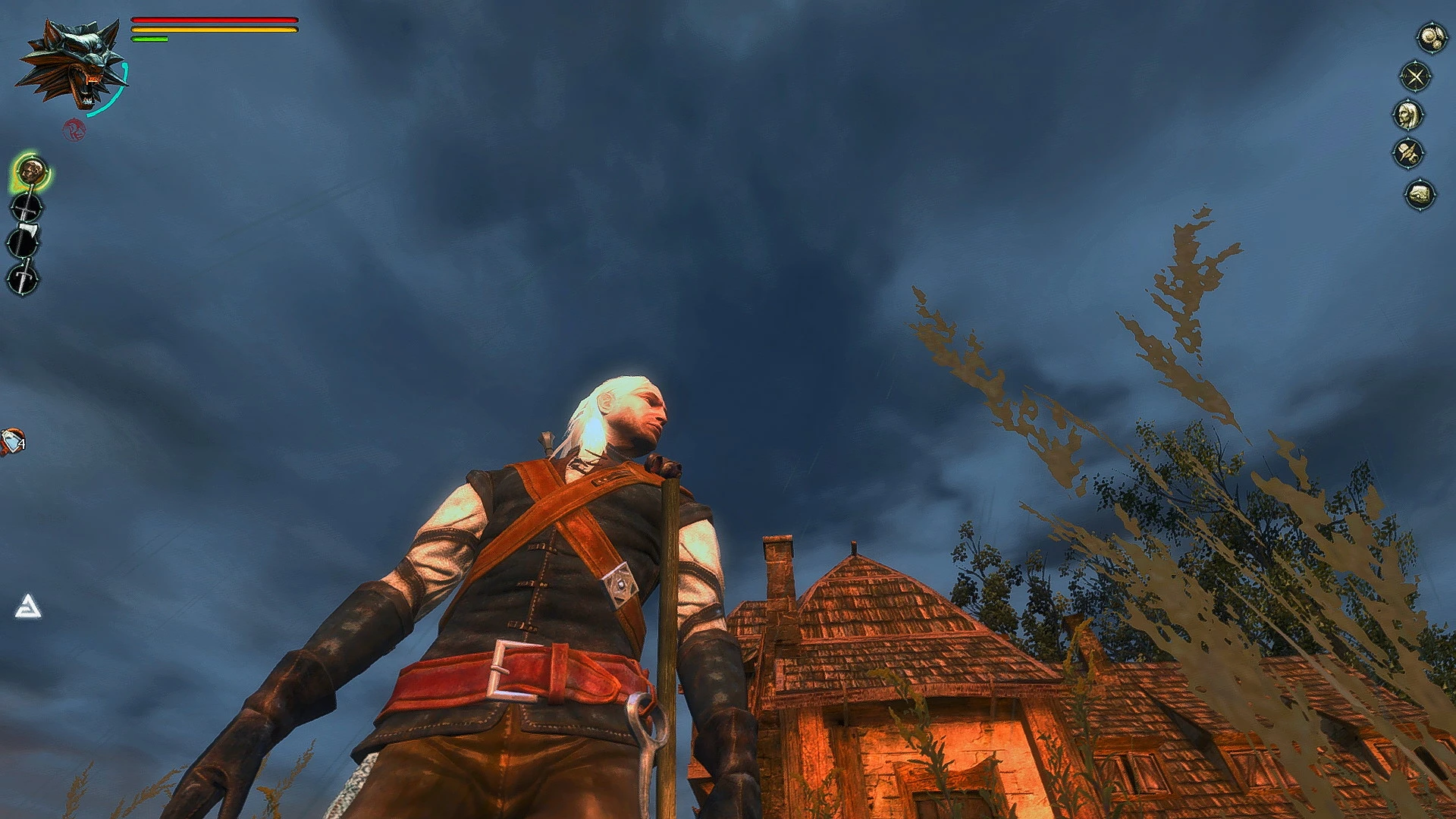Toggle the glowing fist-fighting stance
The width and height of the screenshot is (1456, 819).
(31, 171)
